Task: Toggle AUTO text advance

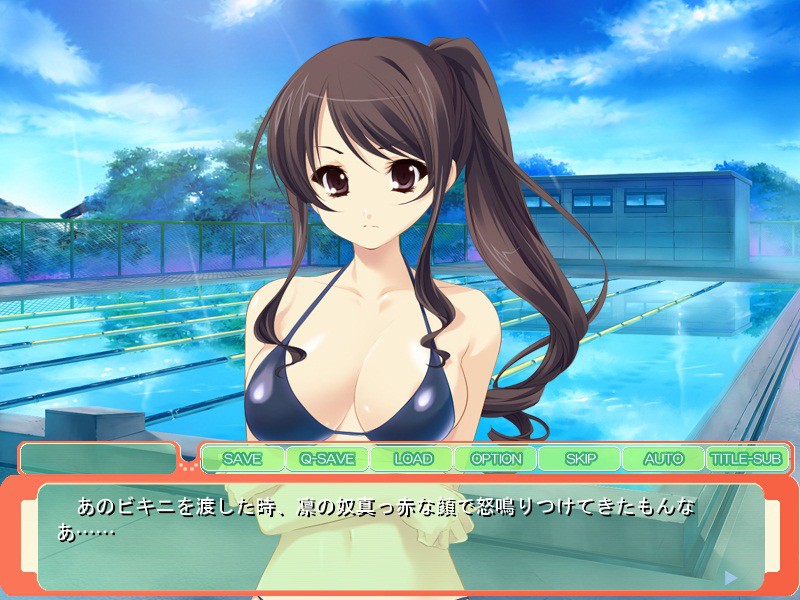Action: 663,459
